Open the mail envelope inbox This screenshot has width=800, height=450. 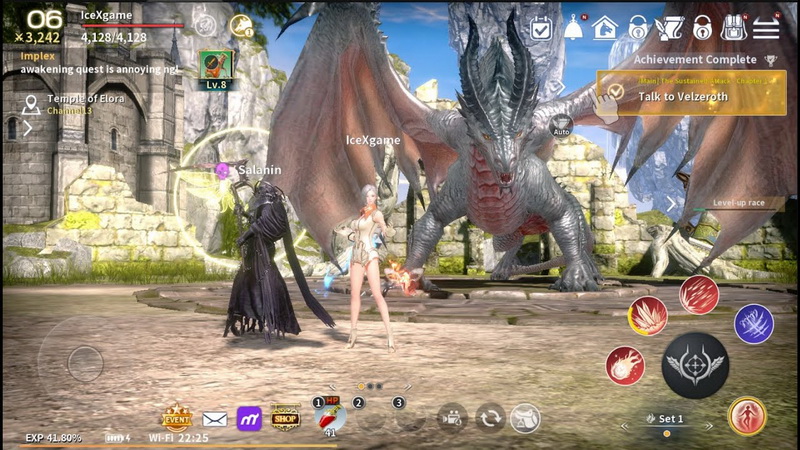pyautogui.click(x=214, y=418)
